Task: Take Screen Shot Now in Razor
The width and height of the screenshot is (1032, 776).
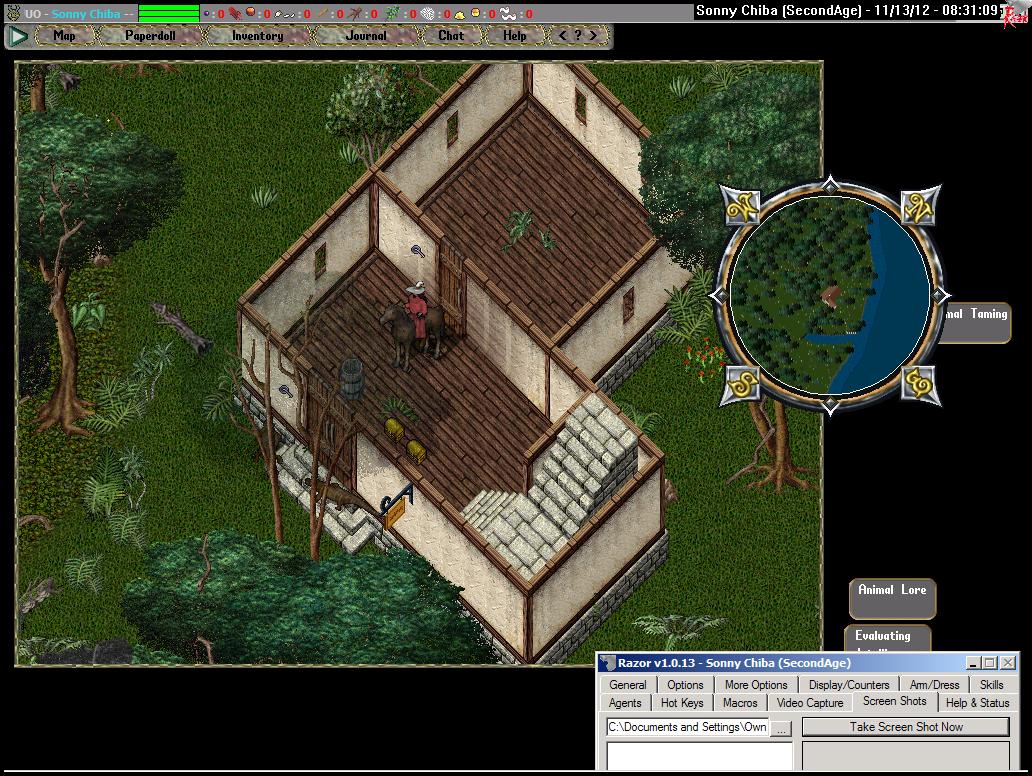Action: point(906,727)
